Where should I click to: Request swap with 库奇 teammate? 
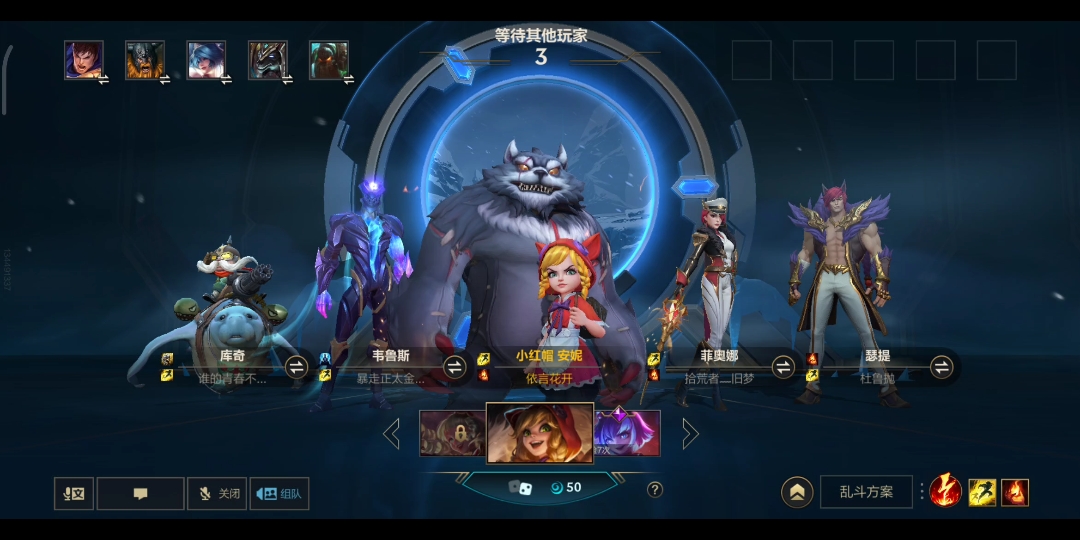(x=296, y=367)
